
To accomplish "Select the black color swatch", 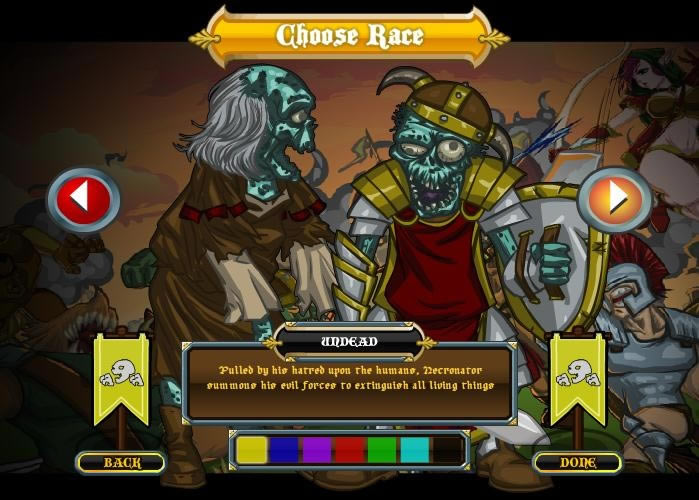I will [447, 450].
